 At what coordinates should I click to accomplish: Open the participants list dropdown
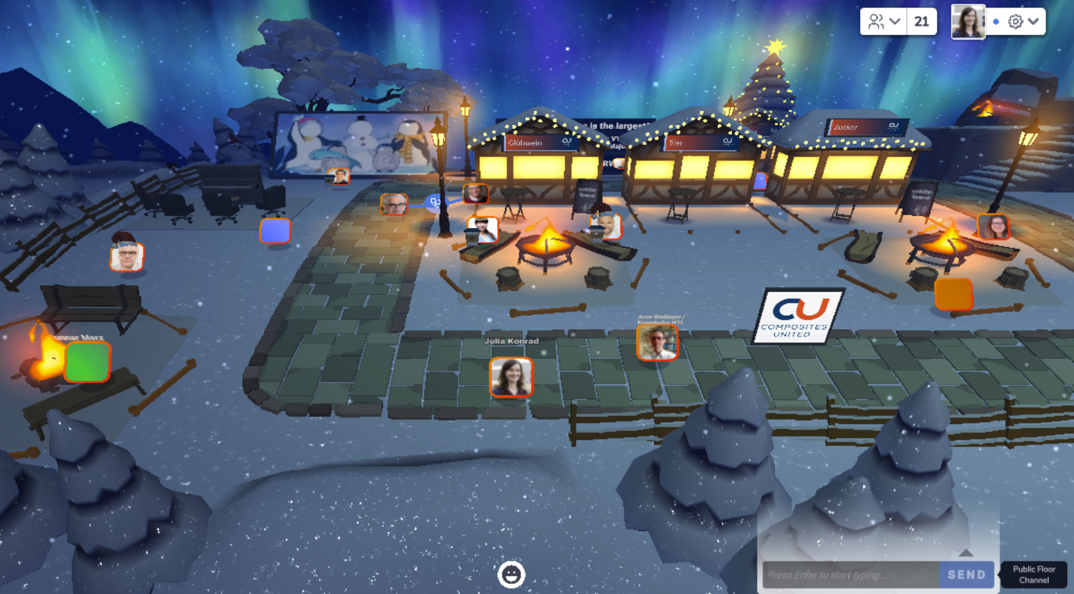click(885, 21)
